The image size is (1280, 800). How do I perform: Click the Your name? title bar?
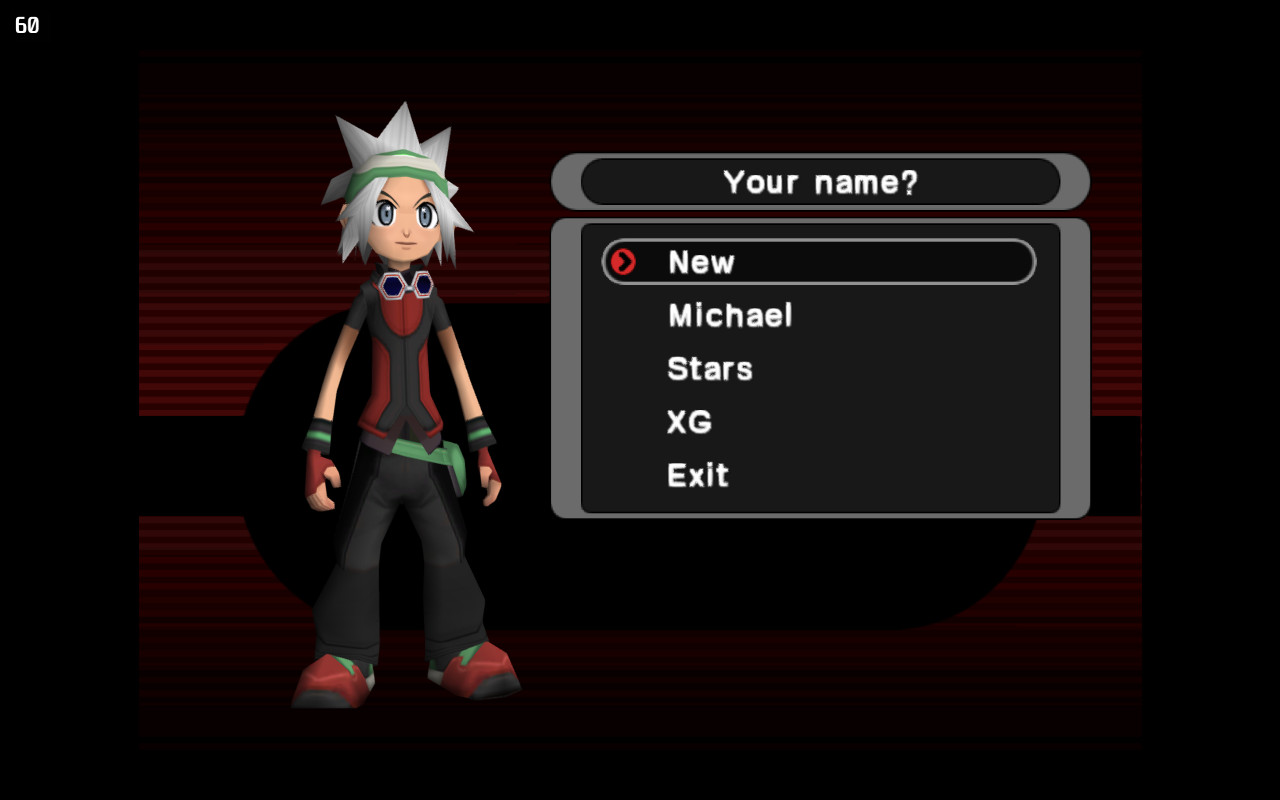[821, 182]
